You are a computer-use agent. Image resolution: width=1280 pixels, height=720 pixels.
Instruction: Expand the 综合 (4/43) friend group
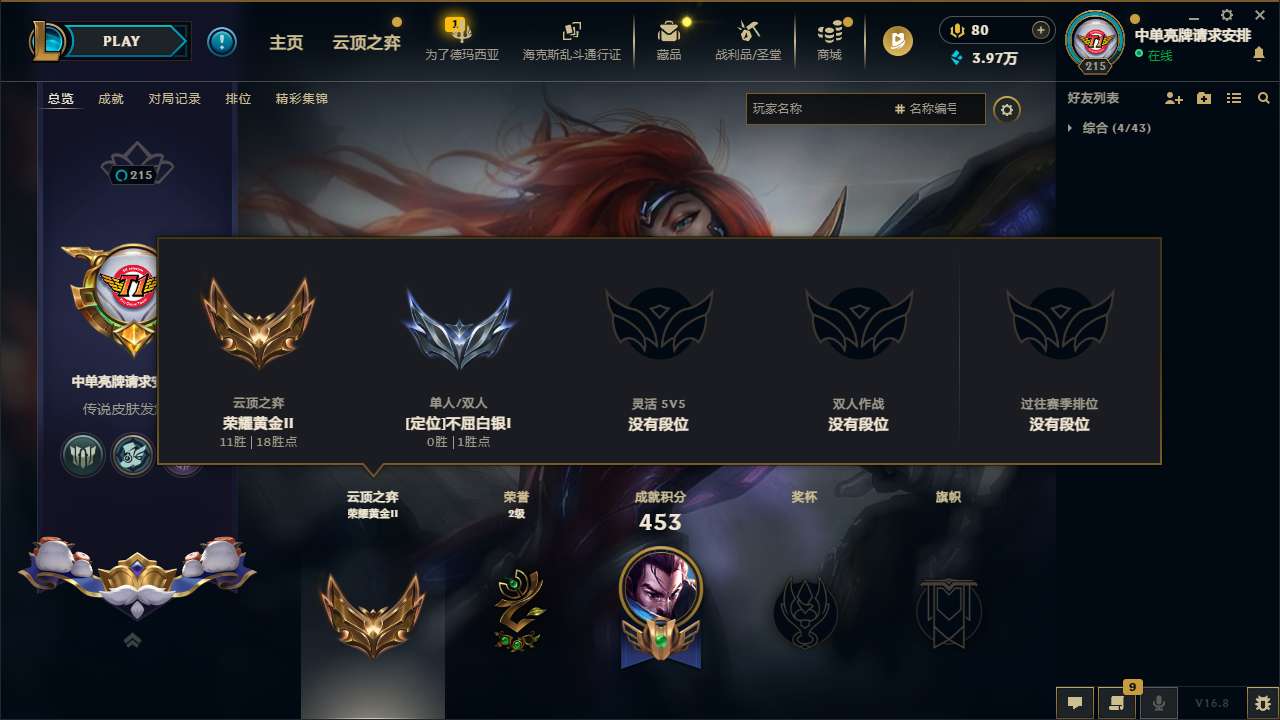[x=1115, y=128]
